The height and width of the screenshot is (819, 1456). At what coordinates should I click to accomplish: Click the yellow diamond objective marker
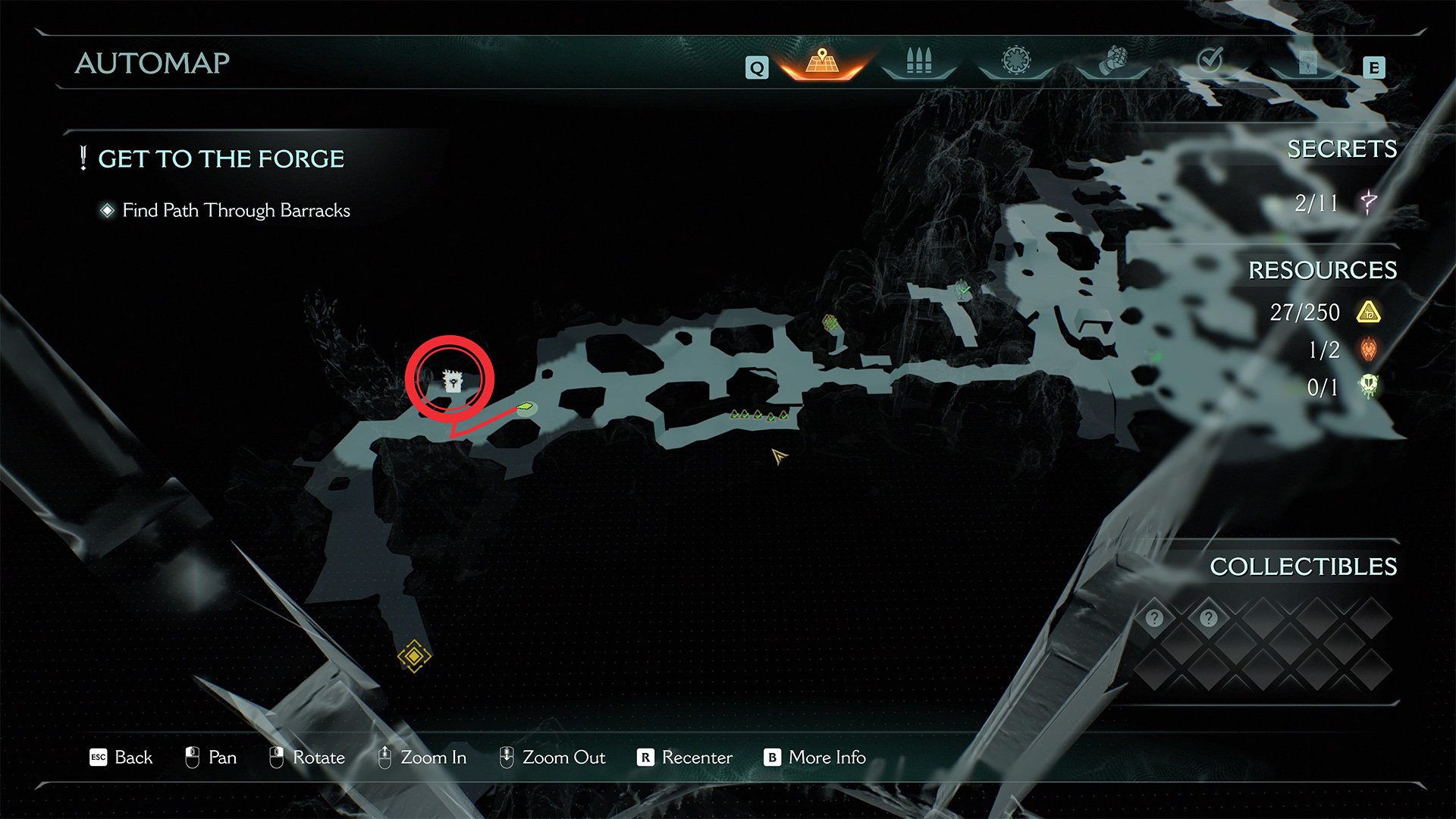tap(414, 656)
